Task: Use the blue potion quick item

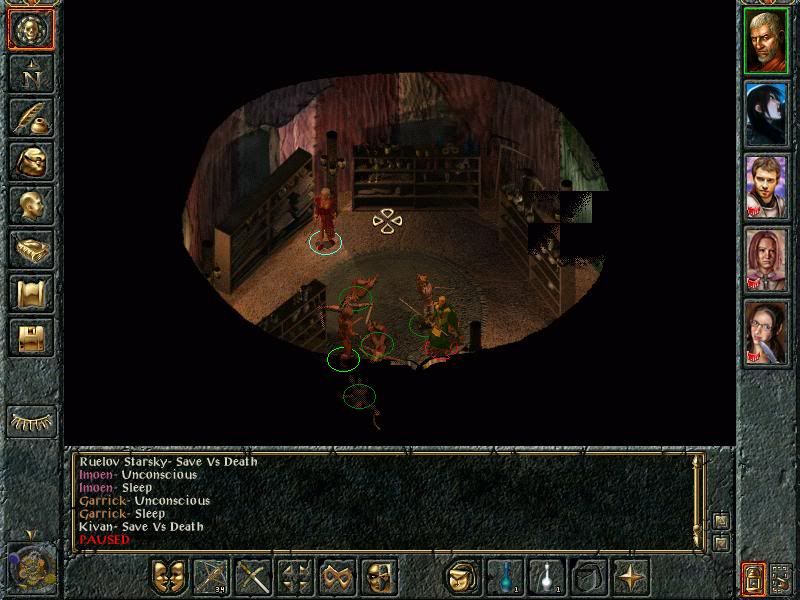Action: click(505, 577)
